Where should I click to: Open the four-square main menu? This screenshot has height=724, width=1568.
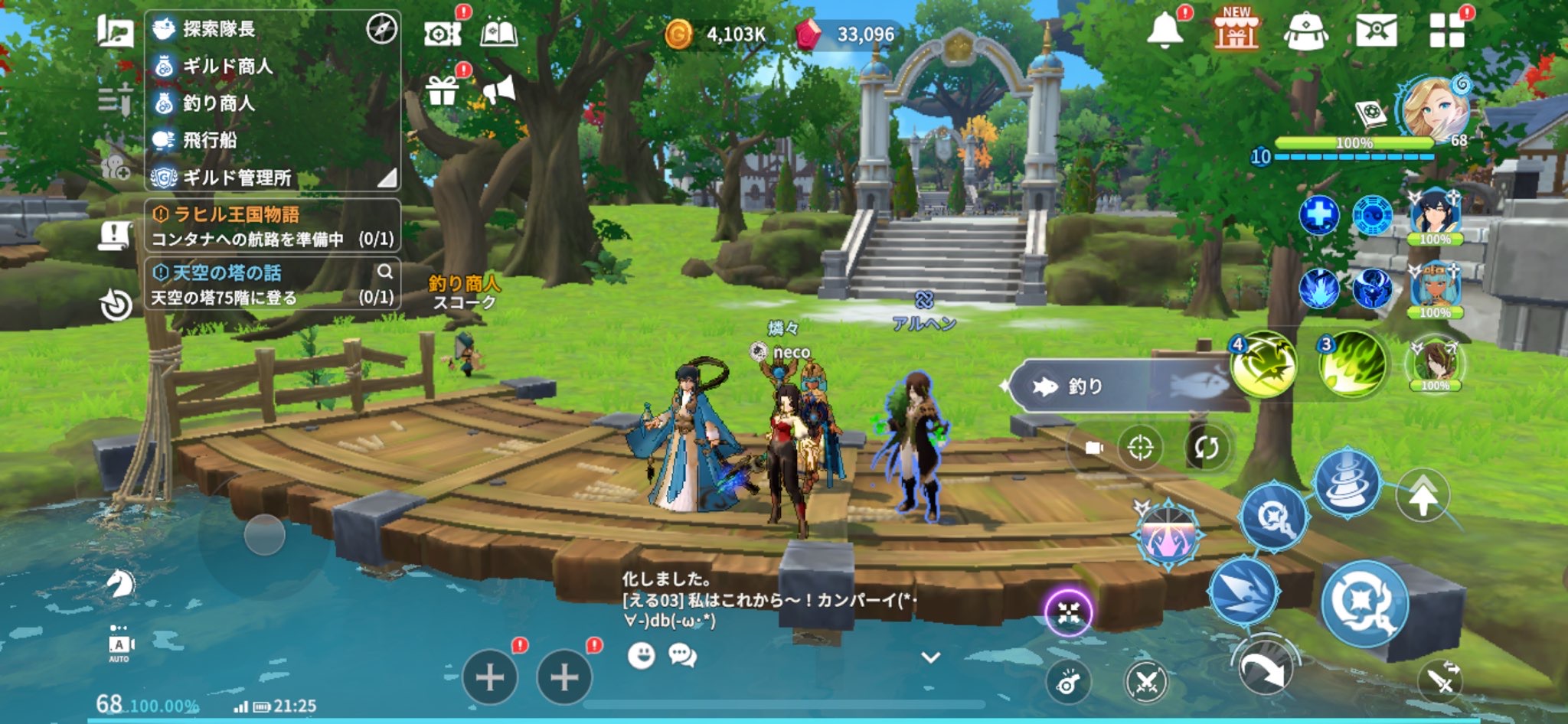[1446, 31]
